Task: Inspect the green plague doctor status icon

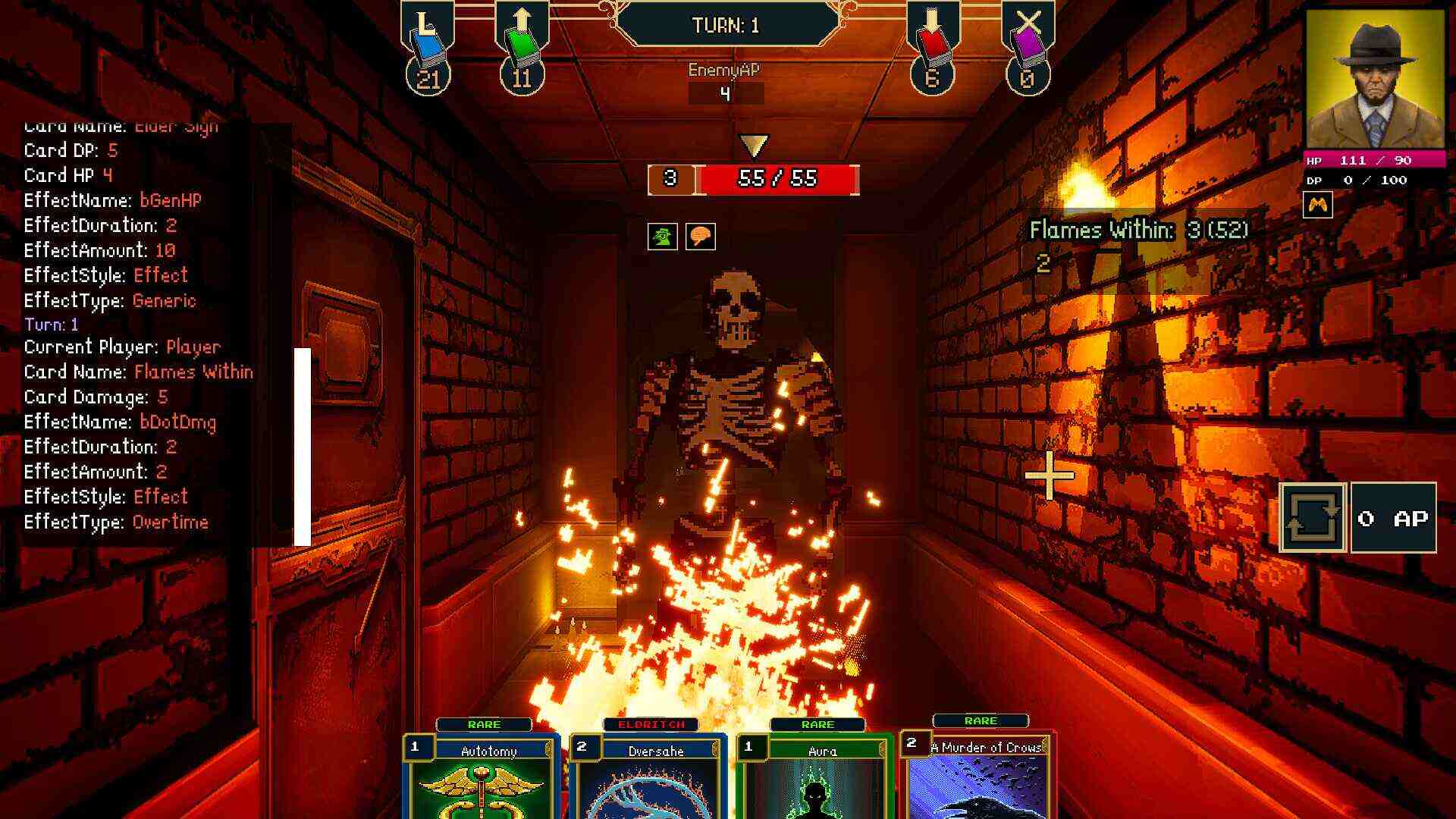Action: (x=661, y=236)
